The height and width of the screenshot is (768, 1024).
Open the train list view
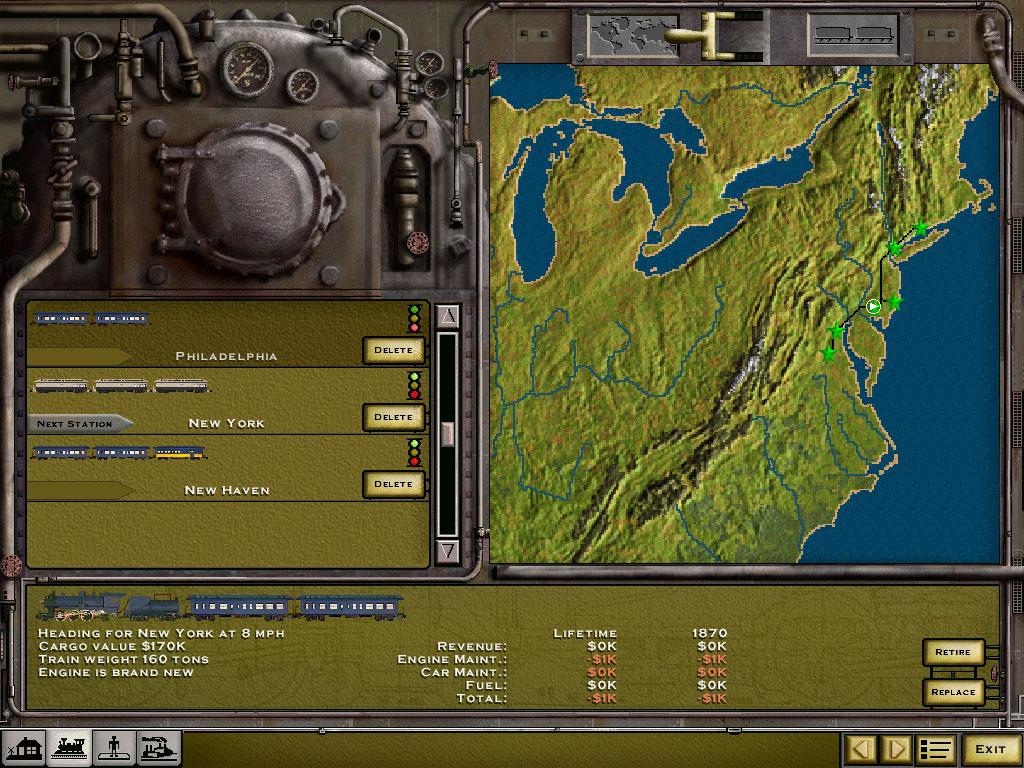[x=936, y=749]
